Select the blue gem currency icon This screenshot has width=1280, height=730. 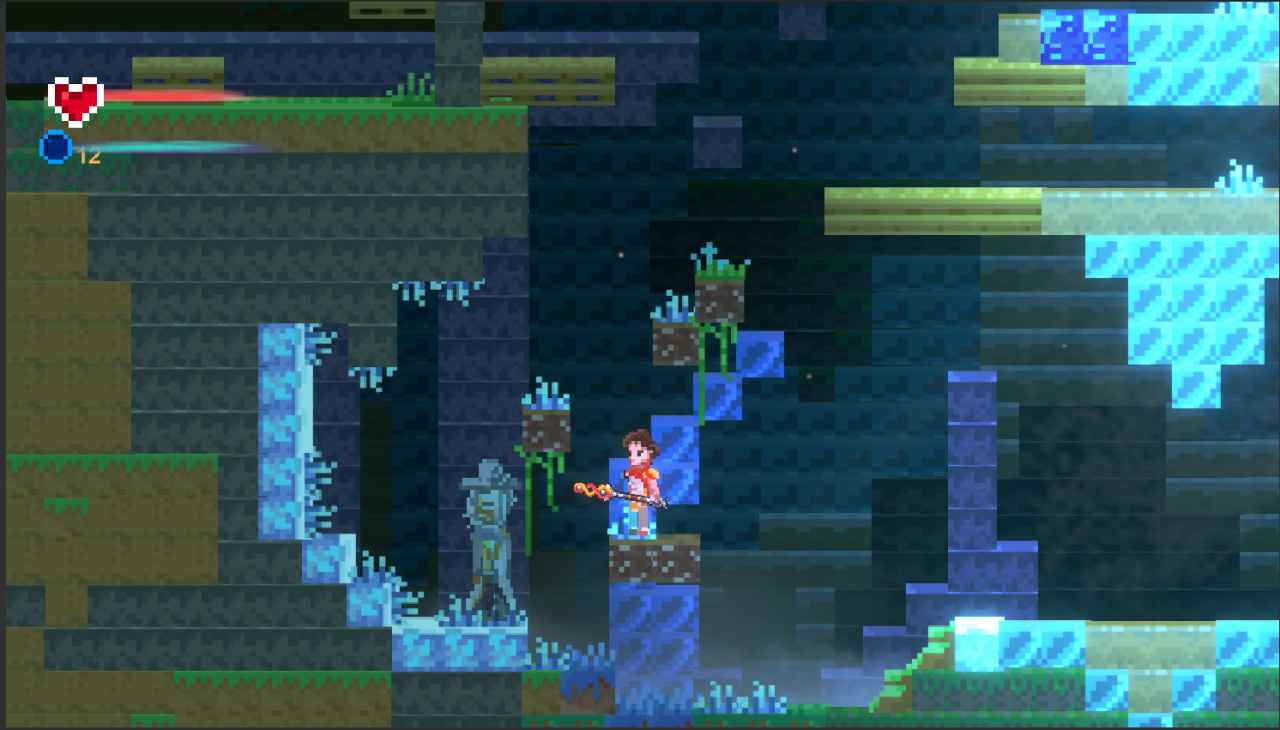click(x=56, y=146)
